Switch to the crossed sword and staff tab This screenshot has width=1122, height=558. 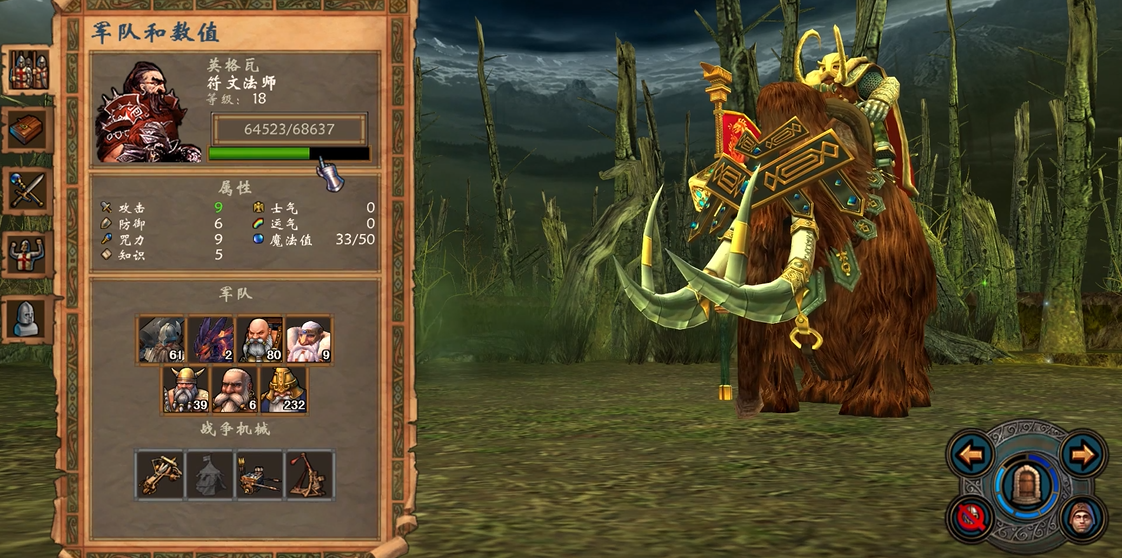point(26,190)
